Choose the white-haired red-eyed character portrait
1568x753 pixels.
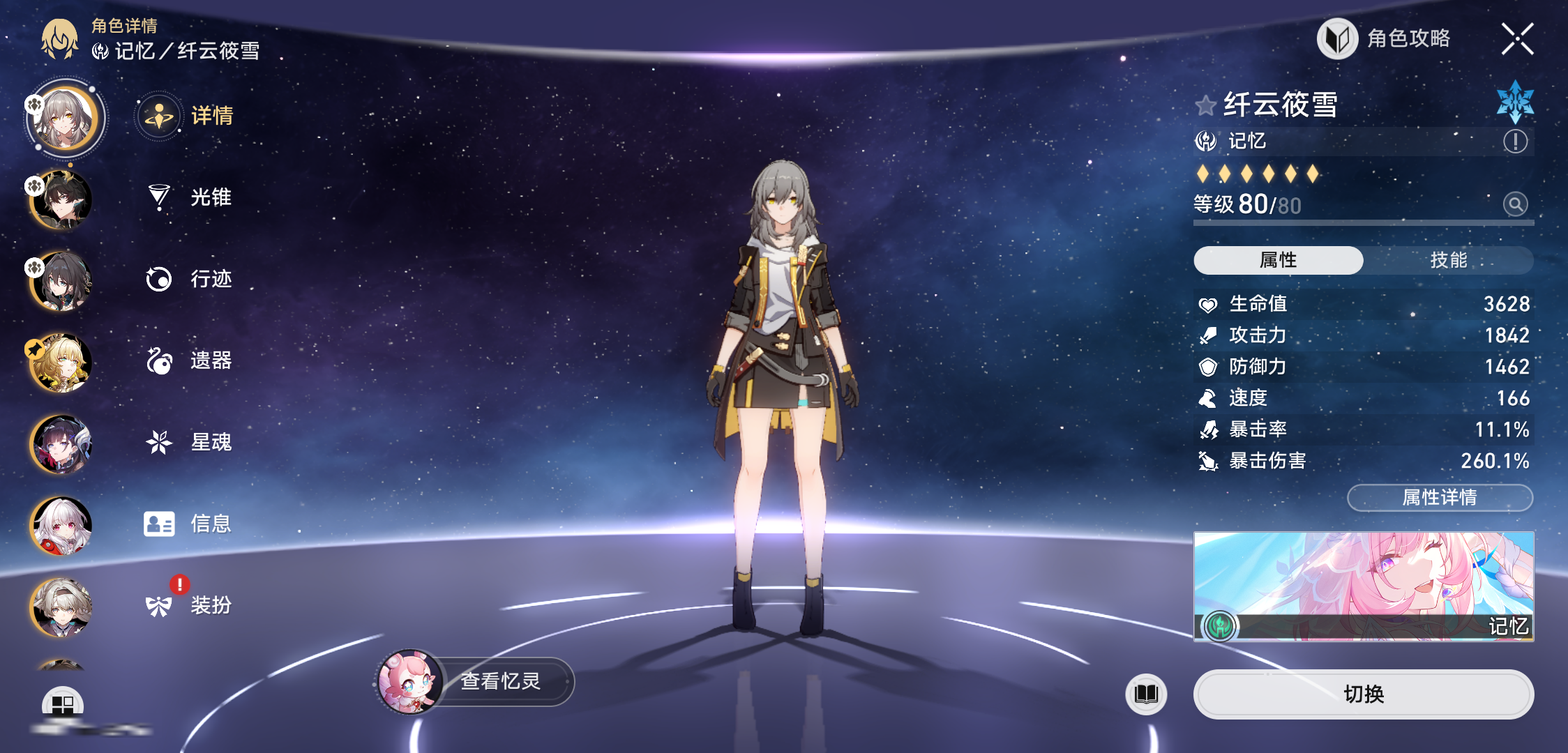coord(61,526)
